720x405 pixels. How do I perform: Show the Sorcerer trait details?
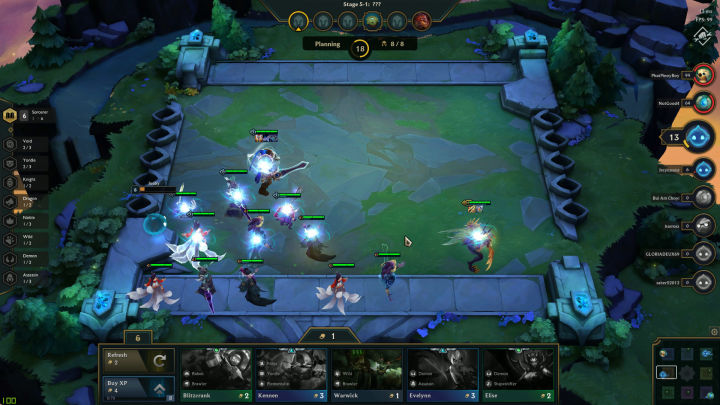pos(12,117)
